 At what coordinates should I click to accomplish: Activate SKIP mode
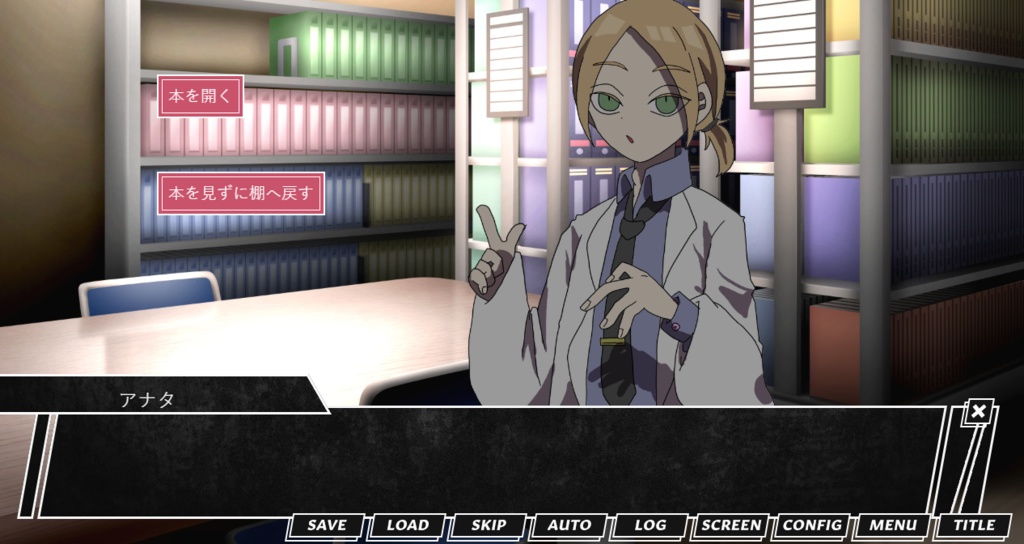pyautogui.click(x=489, y=525)
